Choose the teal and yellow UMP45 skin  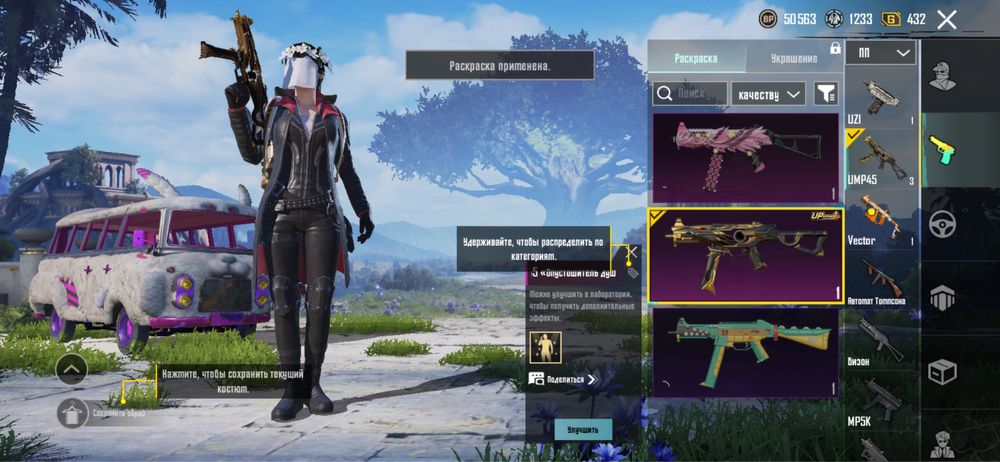pos(745,352)
